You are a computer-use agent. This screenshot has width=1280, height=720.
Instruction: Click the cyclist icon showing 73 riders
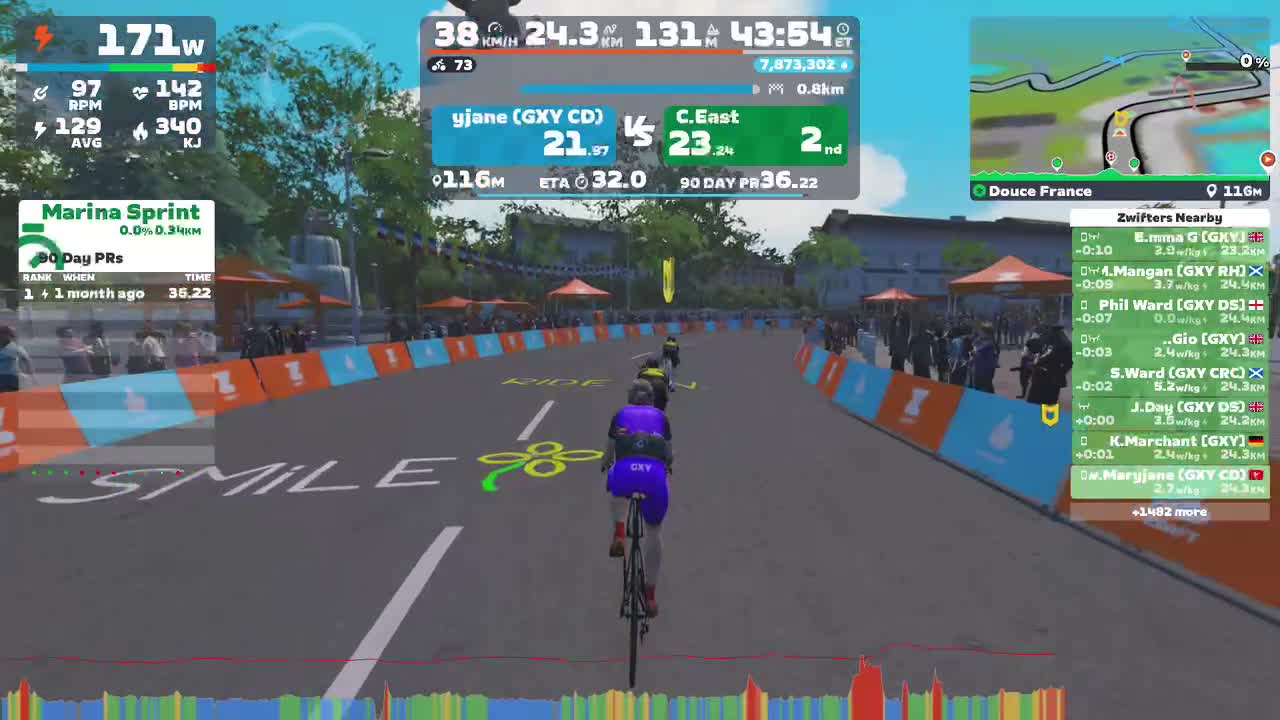tap(438, 66)
